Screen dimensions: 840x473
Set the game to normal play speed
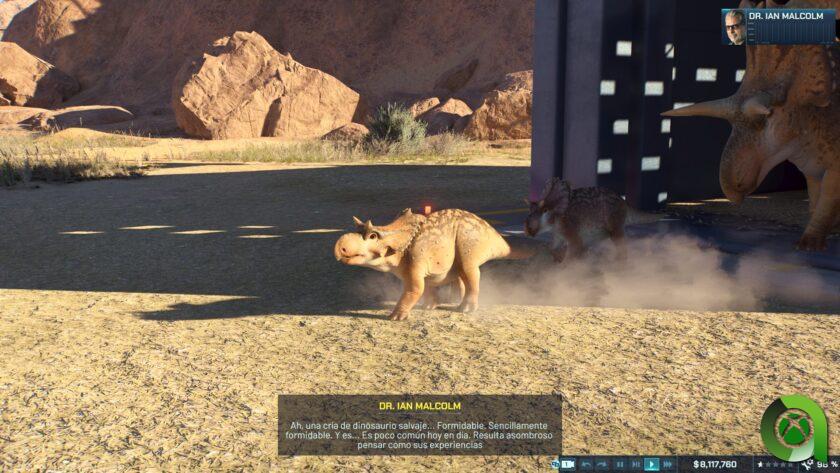click(652, 464)
